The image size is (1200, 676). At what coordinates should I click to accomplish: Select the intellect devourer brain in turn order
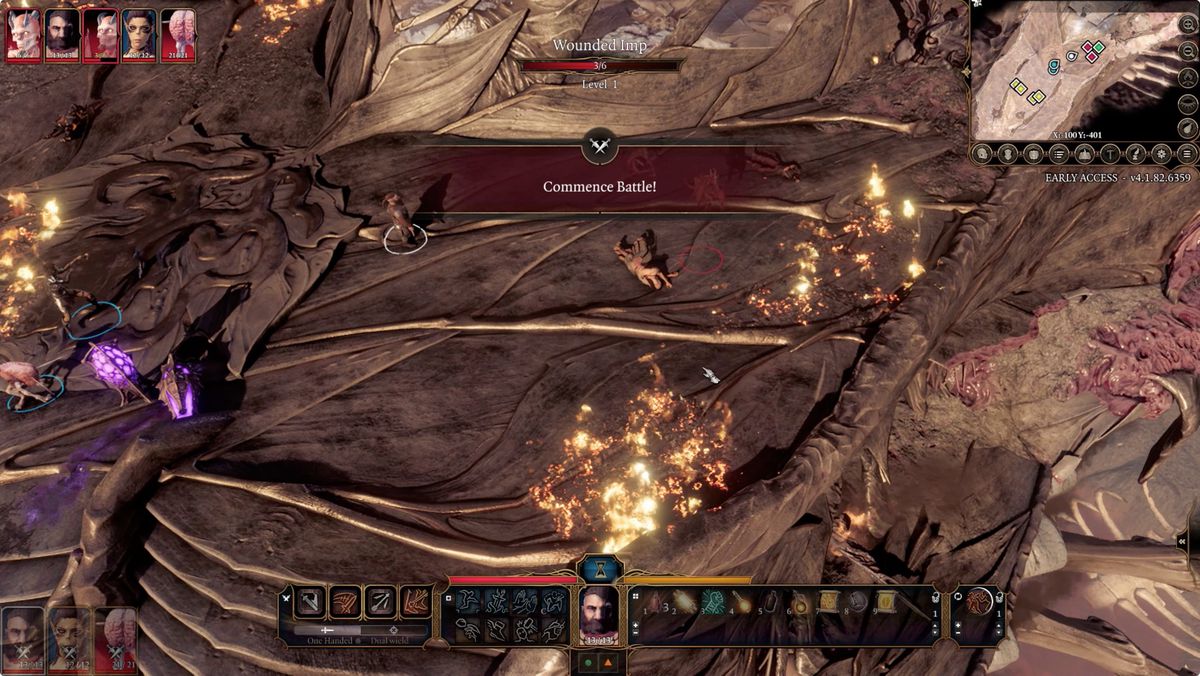point(178,35)
